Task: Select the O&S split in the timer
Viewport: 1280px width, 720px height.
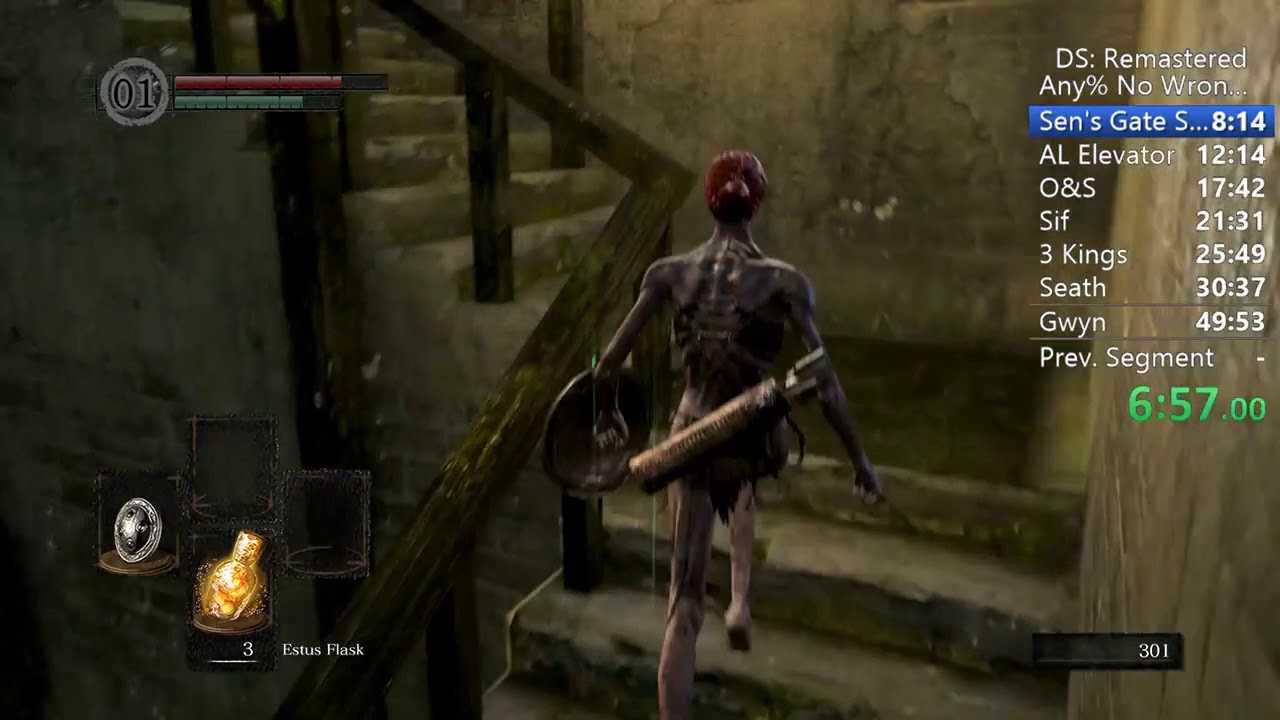Action: (x=1151, y=188)
